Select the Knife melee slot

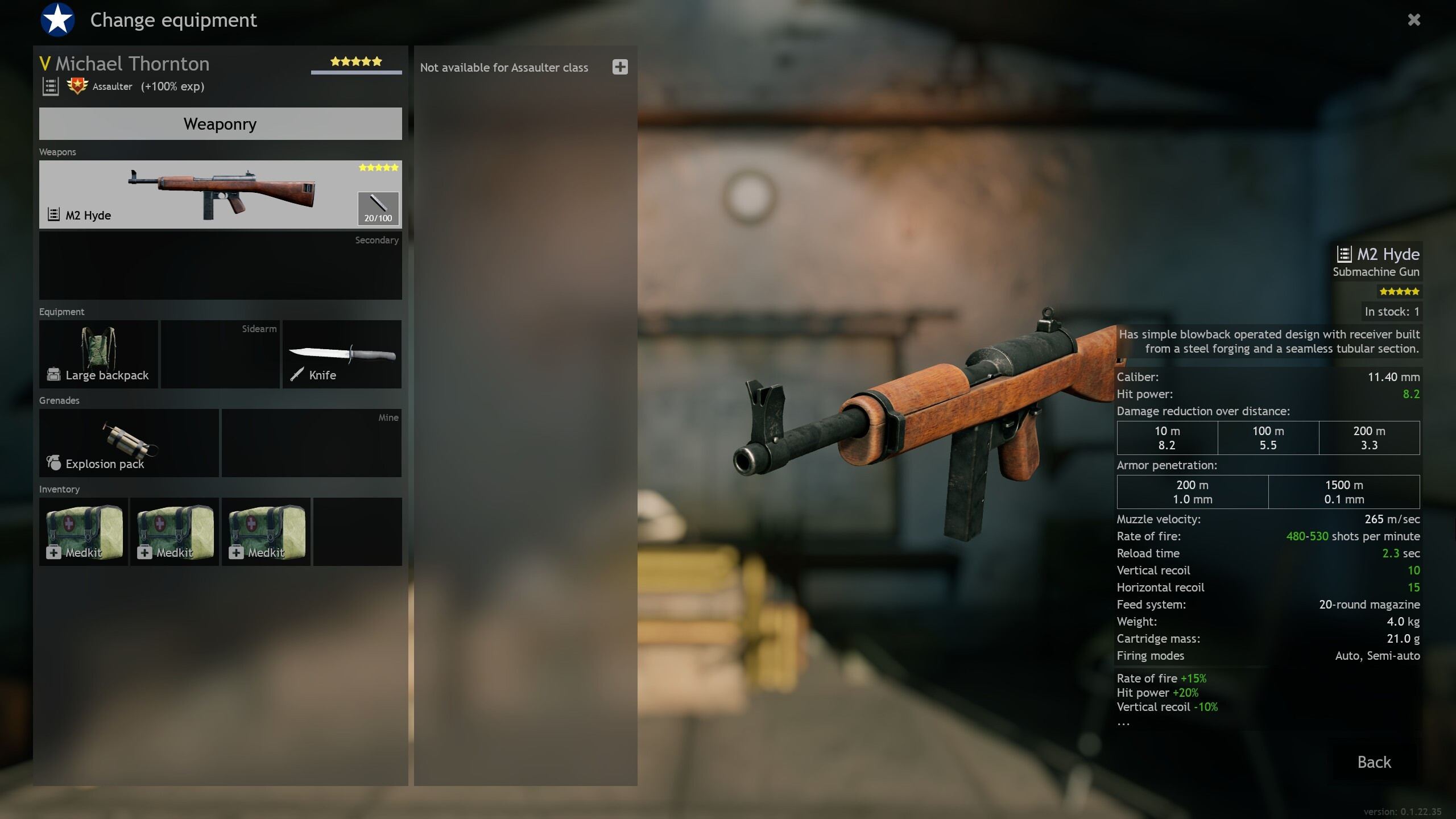pos(342,354)
